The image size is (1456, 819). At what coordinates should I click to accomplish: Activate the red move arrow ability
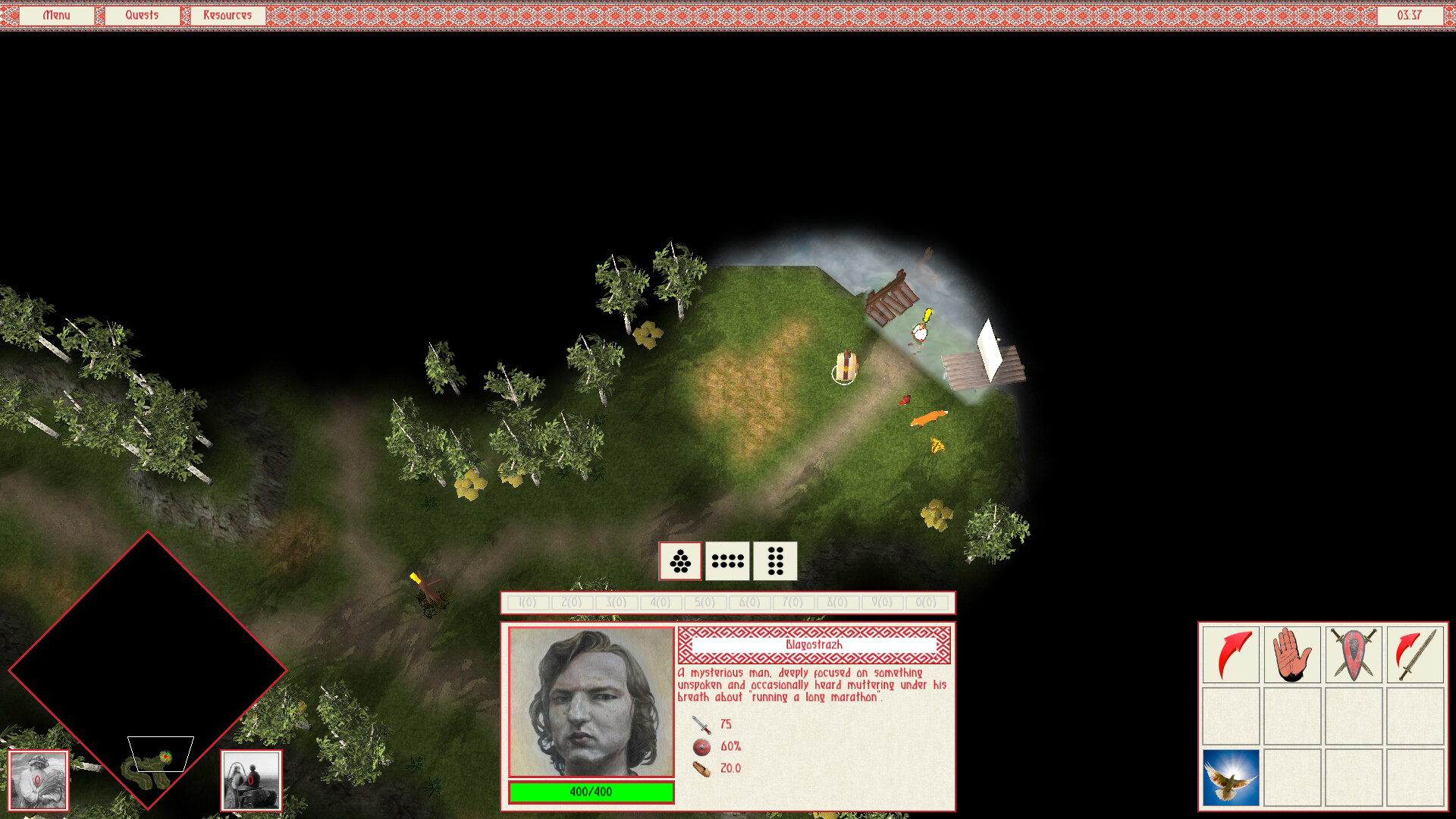tap(1230, 655)
